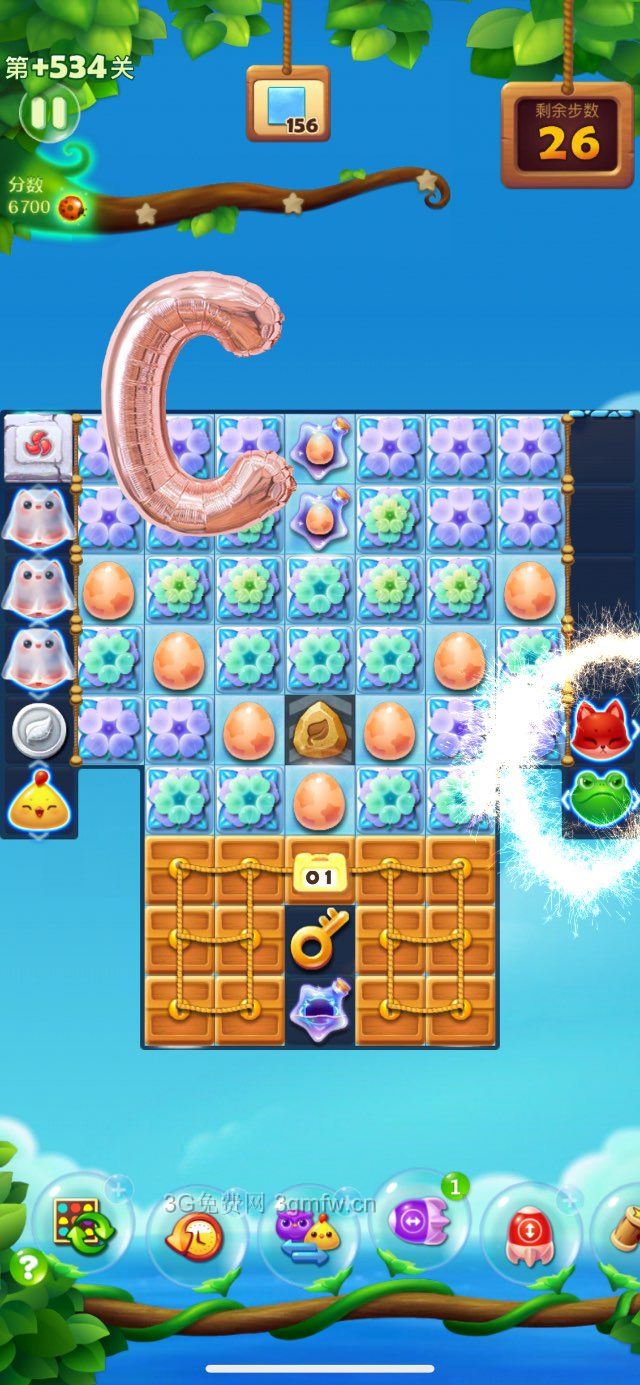Choose the red vertical rocket booster

click(530, 1230)
